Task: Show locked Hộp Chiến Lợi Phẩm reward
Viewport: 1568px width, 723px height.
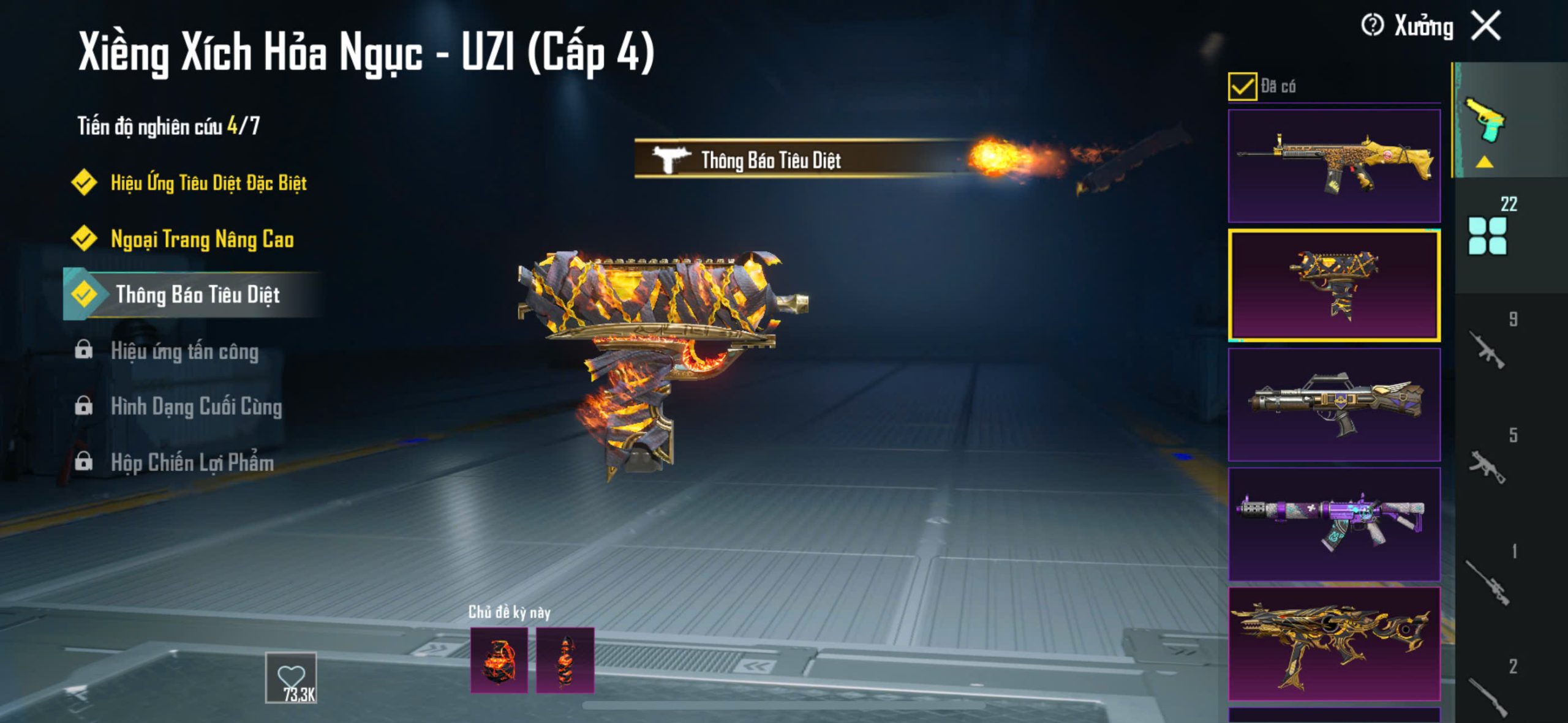Action: (x=192, y=462)
